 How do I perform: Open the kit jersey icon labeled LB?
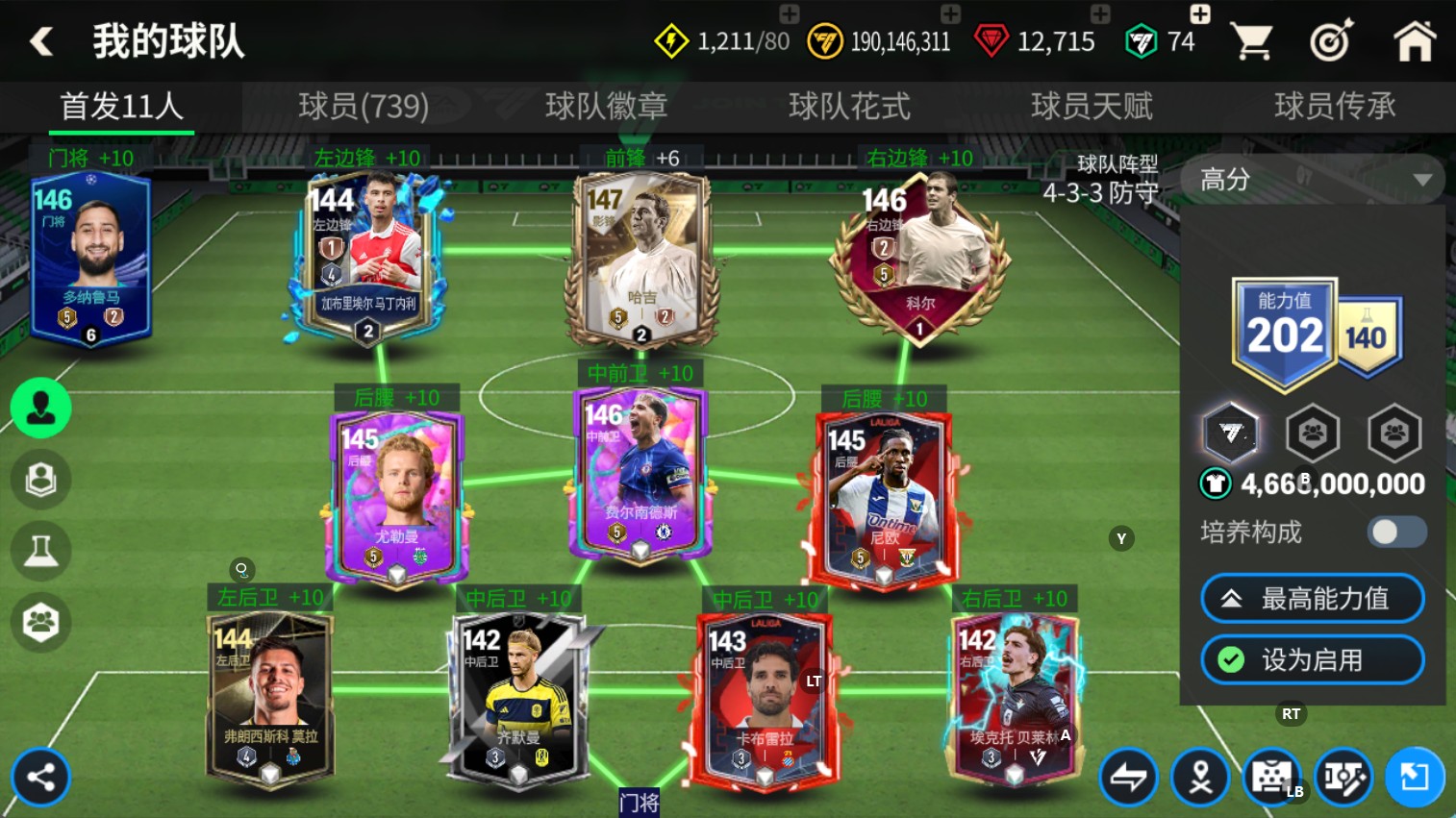pyautogui.click(x=1273, y=777)
